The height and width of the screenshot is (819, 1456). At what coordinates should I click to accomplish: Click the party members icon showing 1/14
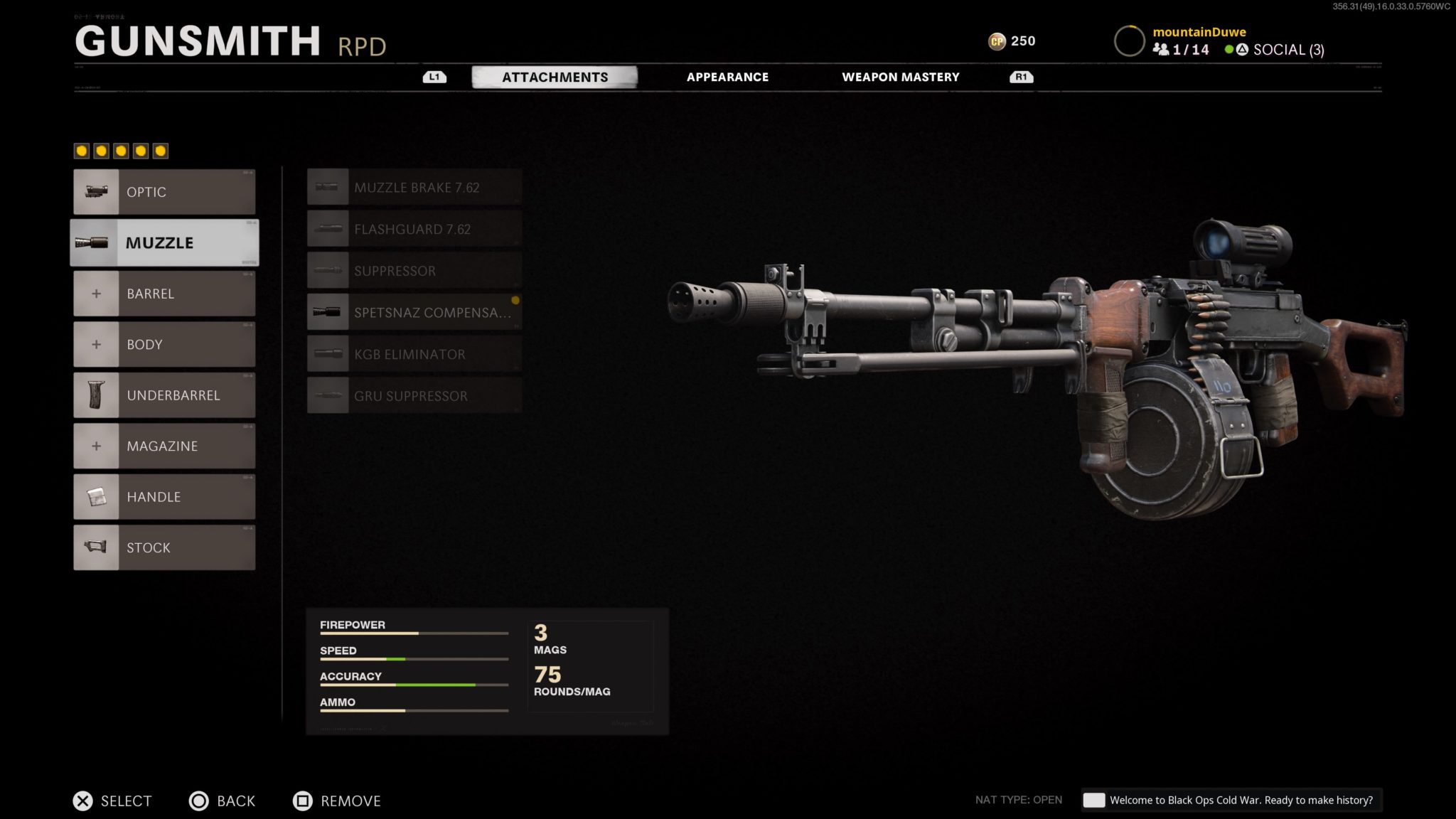1163,50
